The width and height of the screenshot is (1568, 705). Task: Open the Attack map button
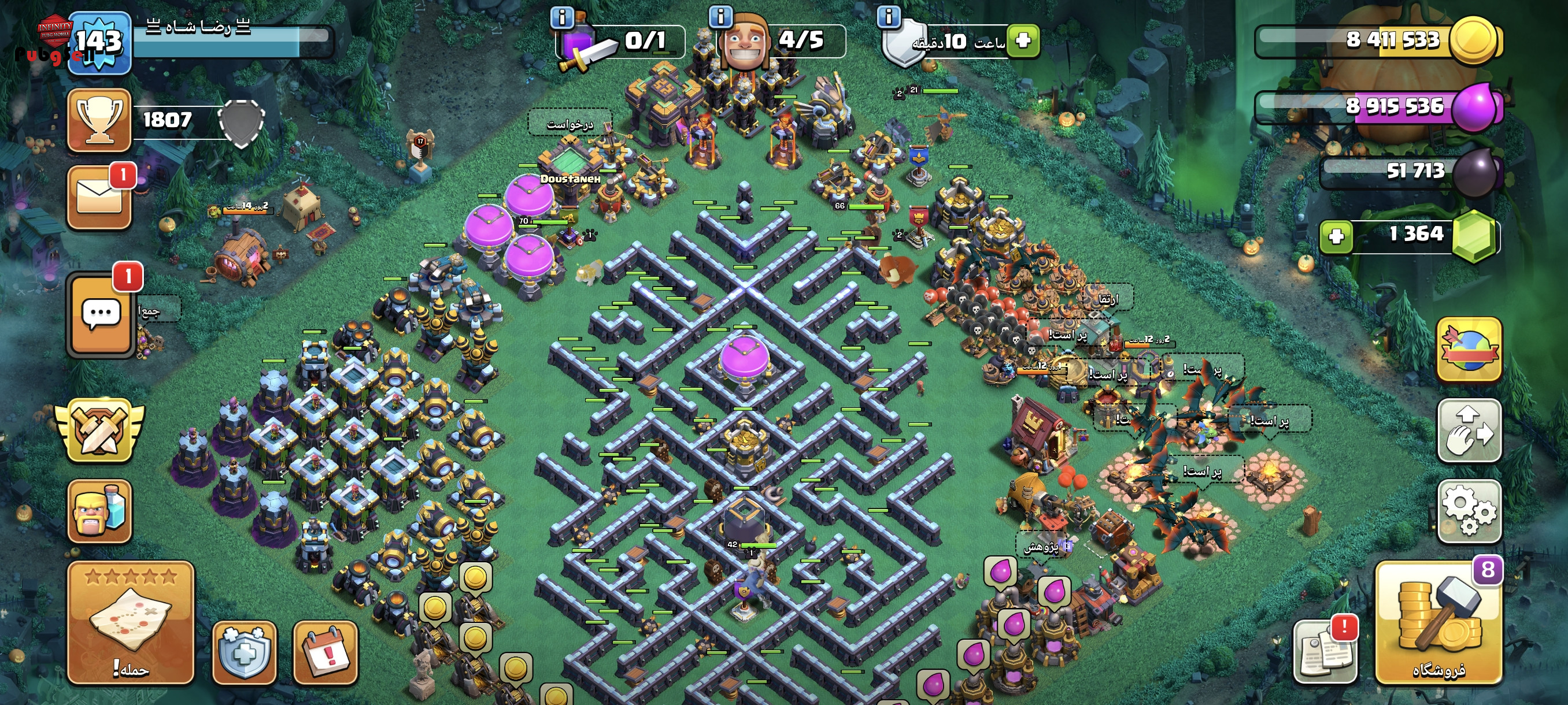click(x=130, y=622)
